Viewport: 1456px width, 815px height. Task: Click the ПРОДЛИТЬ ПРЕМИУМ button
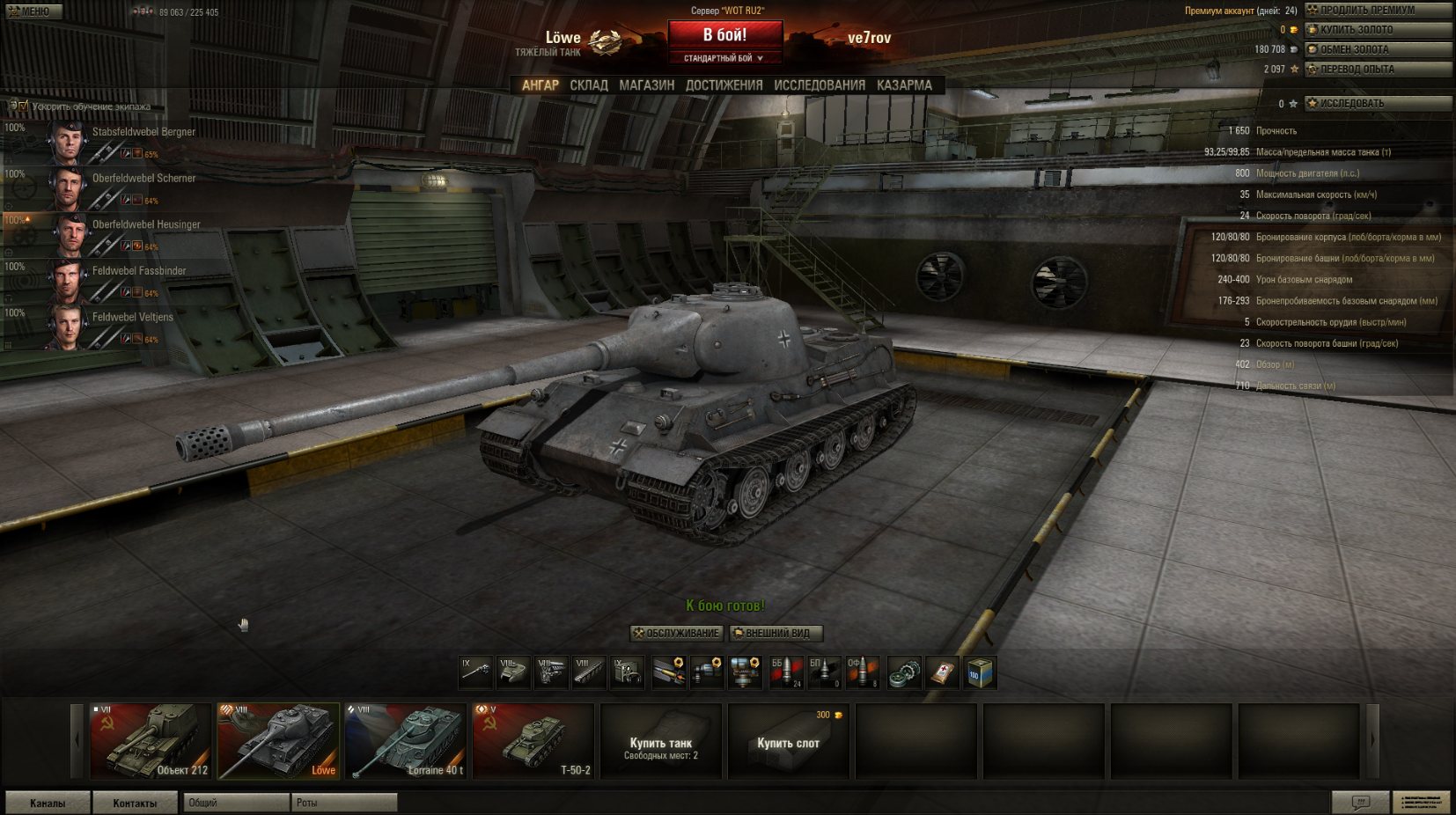point(1377,11)
